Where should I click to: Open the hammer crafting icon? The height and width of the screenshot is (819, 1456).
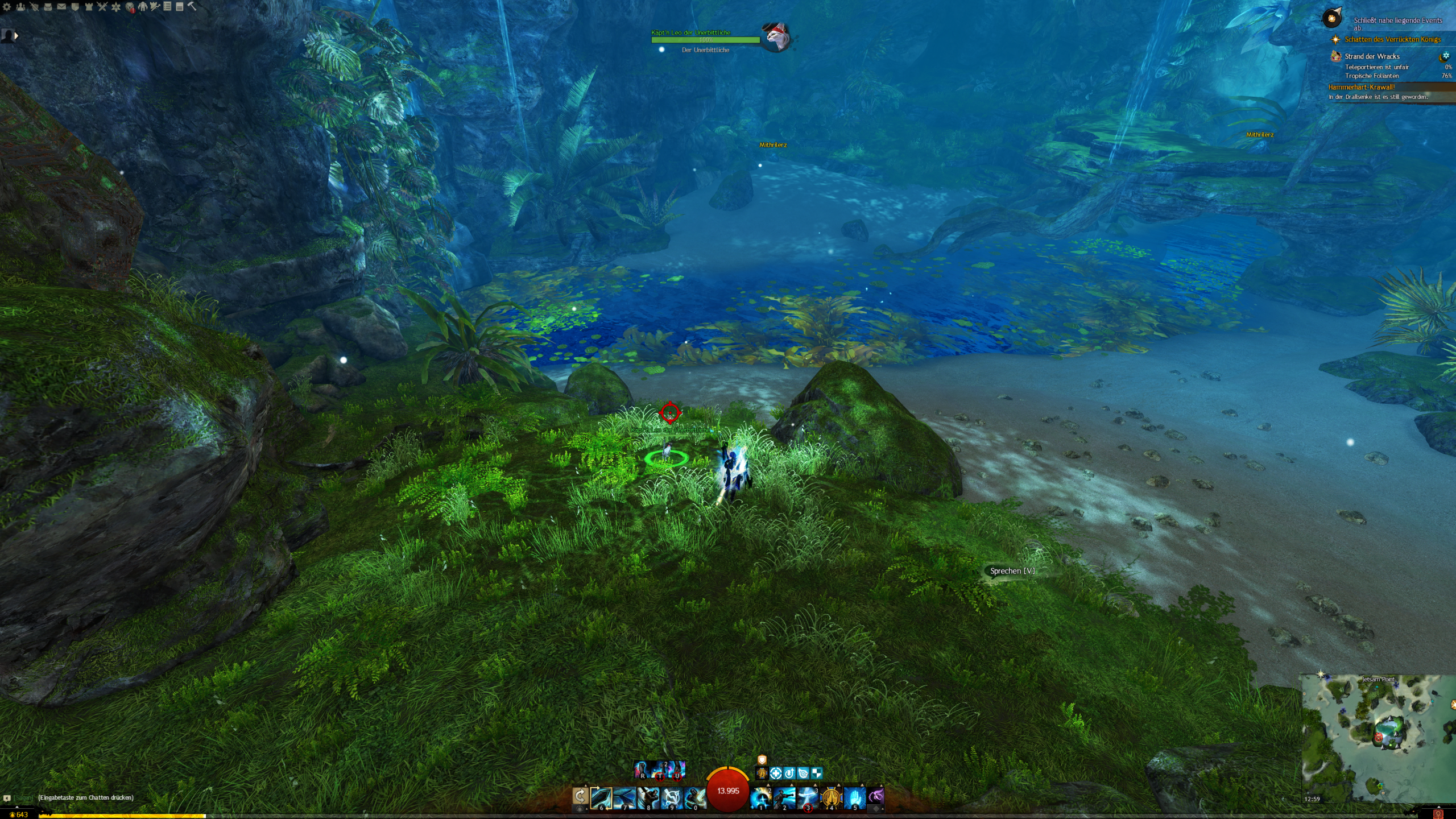192,6
